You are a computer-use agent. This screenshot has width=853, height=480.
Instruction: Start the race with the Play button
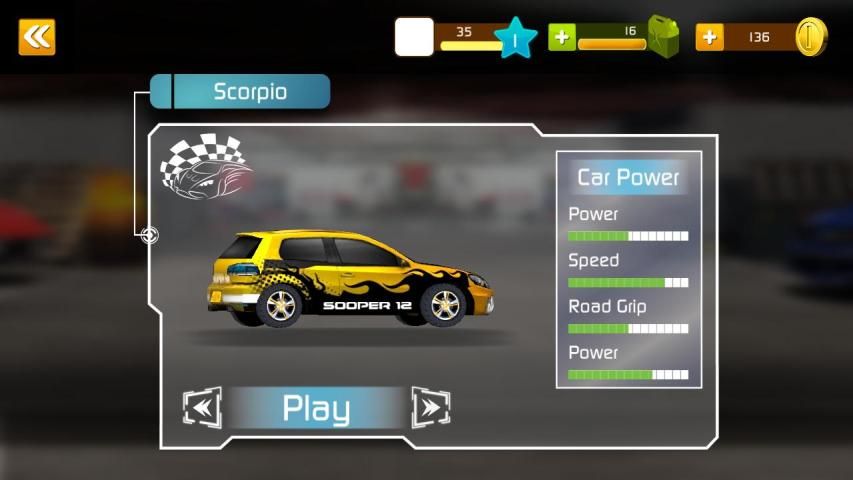pos(316,408)
